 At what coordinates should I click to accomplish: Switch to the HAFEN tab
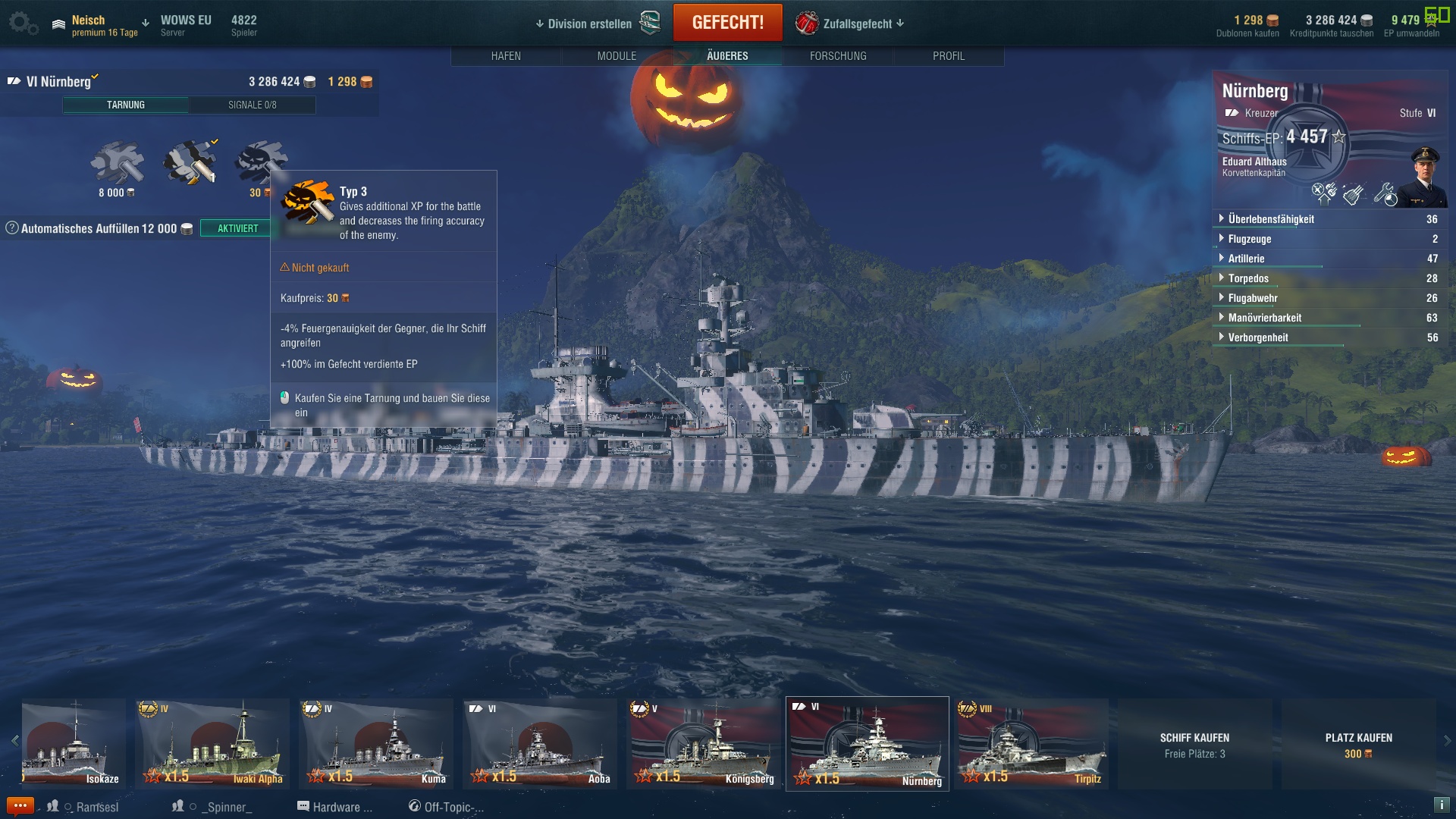[506, 56]
